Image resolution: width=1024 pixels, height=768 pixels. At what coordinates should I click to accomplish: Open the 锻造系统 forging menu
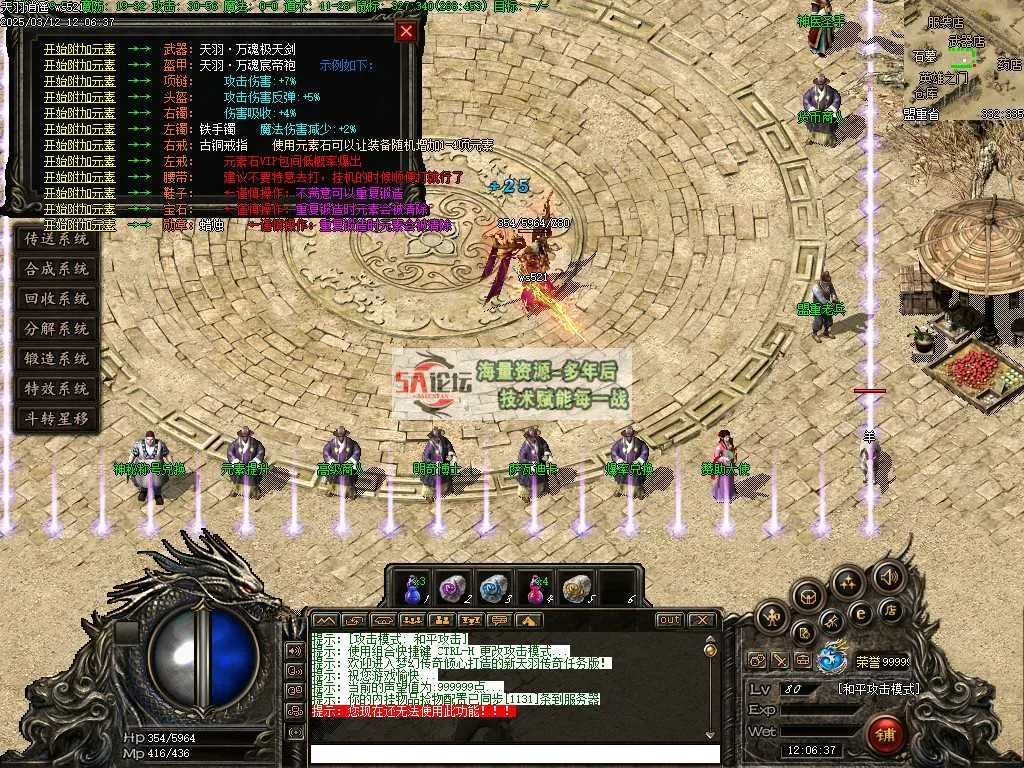pyautogui.click(x=57, y=358)
